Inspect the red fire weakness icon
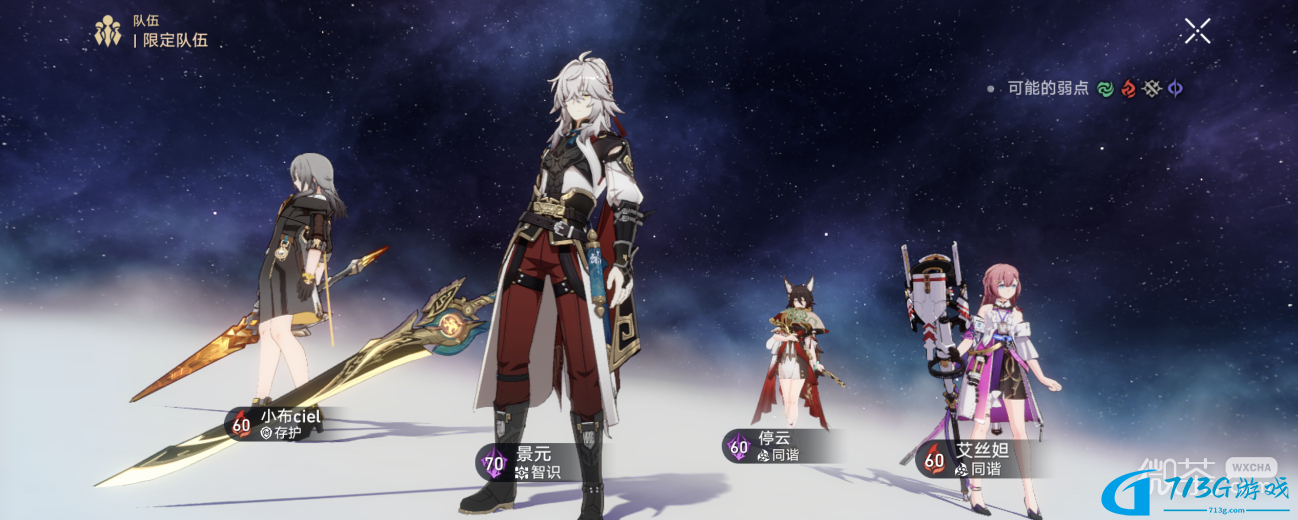The height and width of the screenshot is (520, 1298). [x=1128, y=89]
